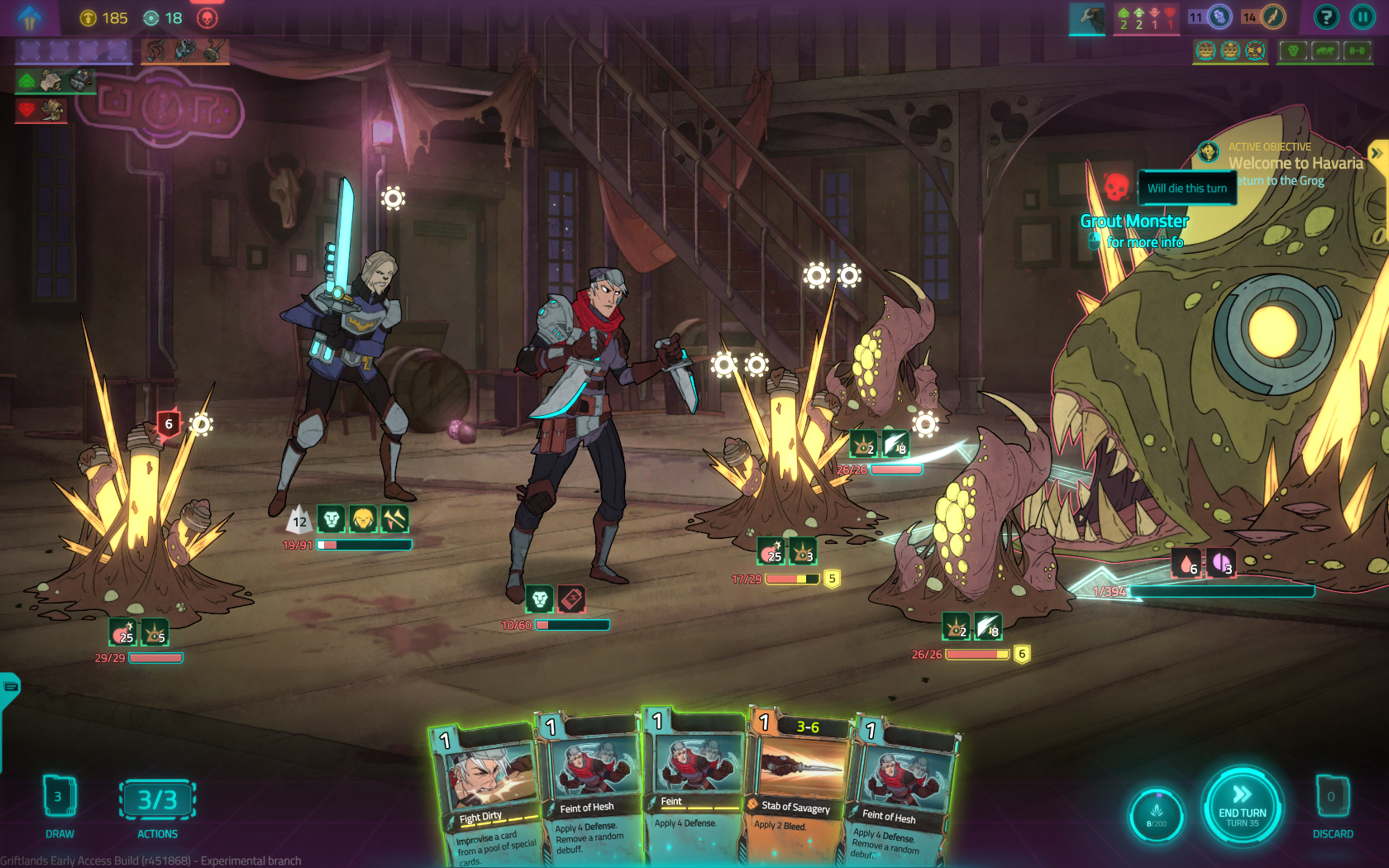1389x868 pixels.
Task: Pause the game
Action: pyautogui.click(x=1363, y=17)
